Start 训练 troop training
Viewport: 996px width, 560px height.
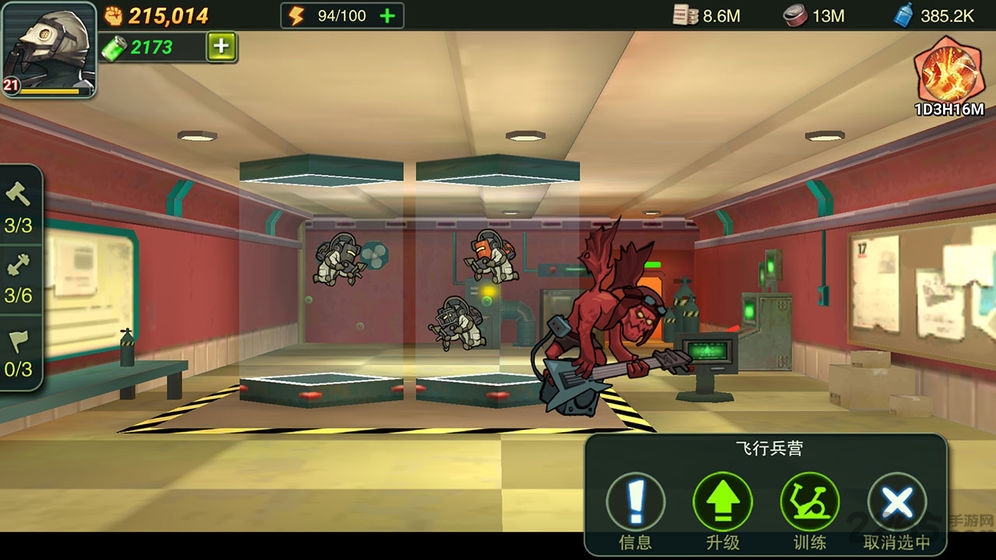coord(809,502)
